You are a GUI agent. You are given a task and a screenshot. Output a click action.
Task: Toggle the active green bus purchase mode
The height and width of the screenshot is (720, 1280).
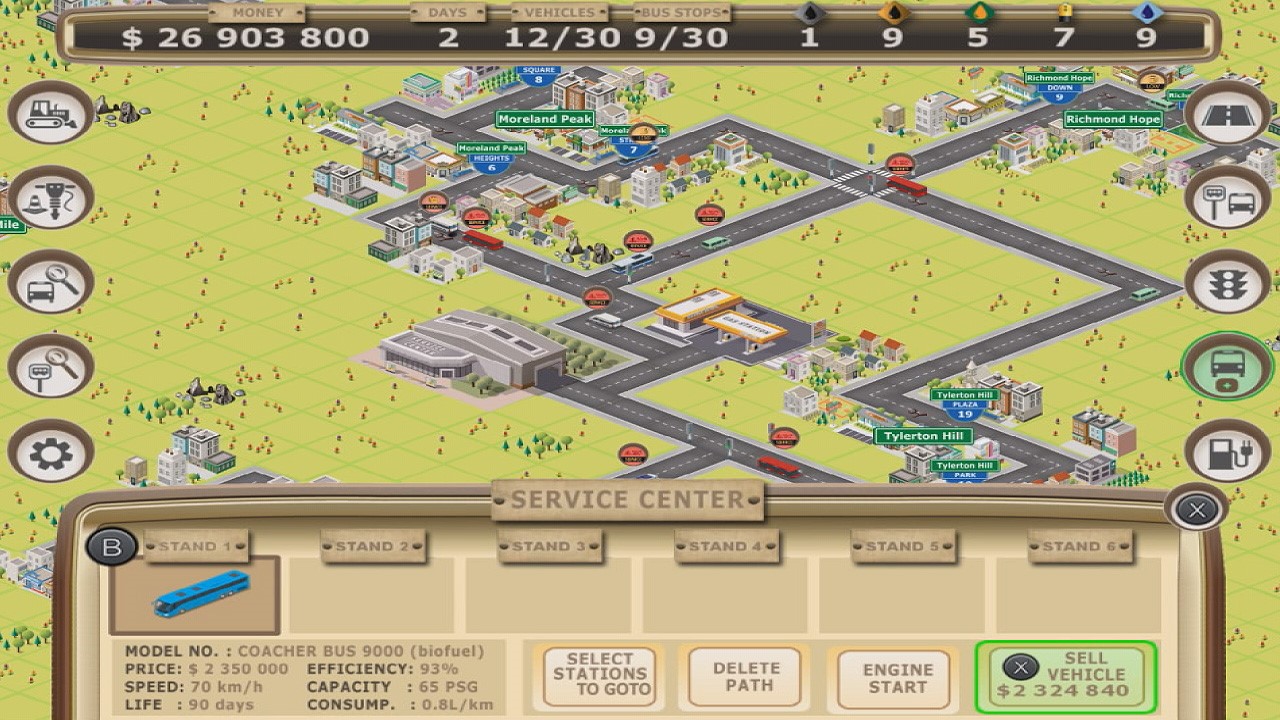(x=1228, y=366)
